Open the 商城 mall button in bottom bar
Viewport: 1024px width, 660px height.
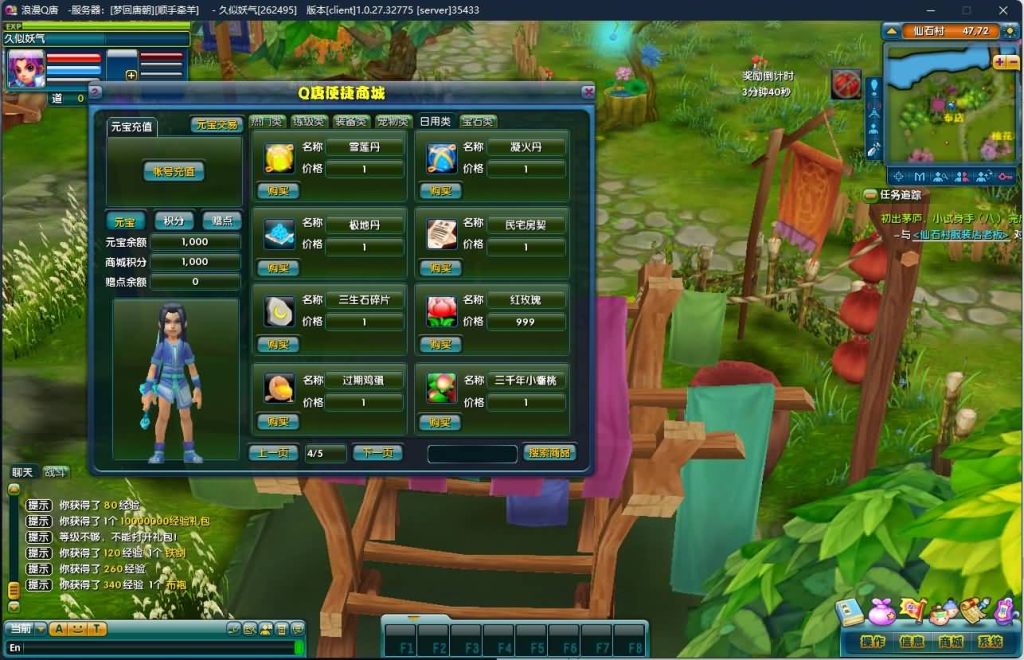pos(950,642)
